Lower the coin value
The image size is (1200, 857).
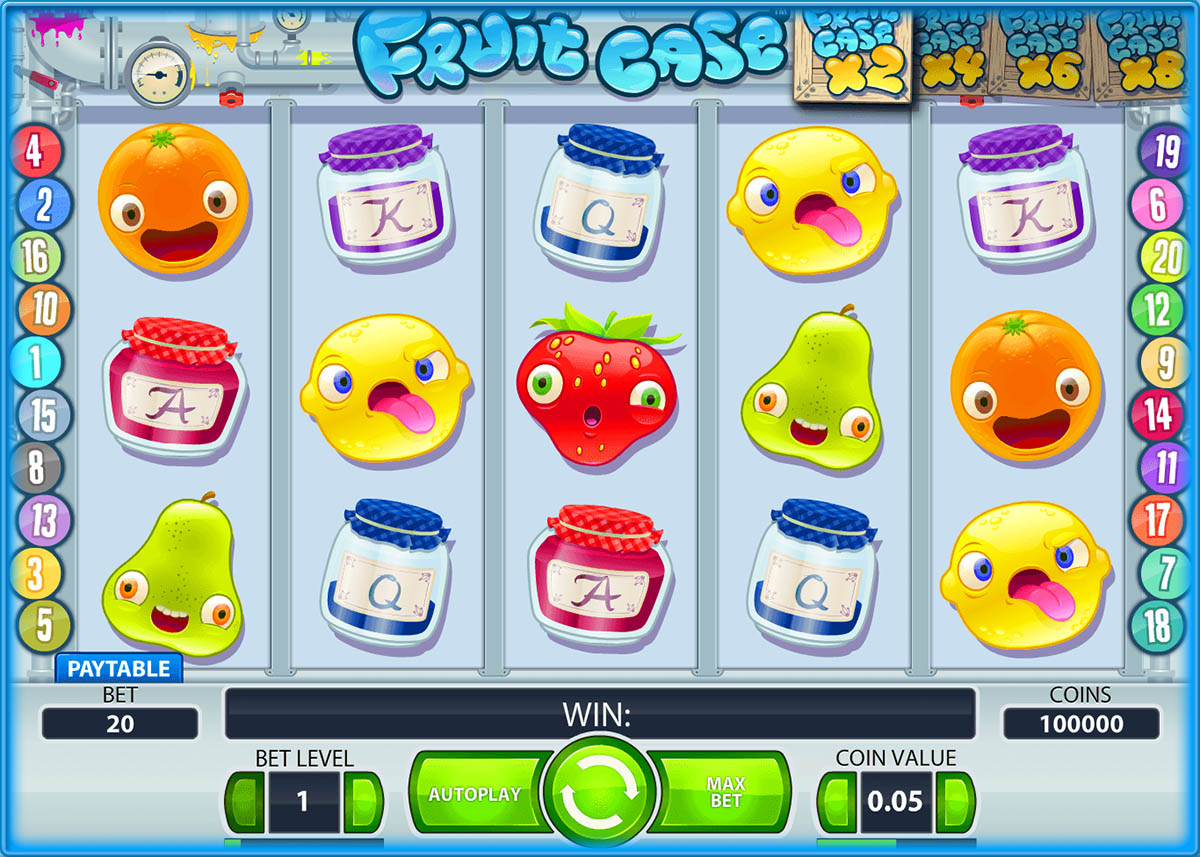click(837, 801)
